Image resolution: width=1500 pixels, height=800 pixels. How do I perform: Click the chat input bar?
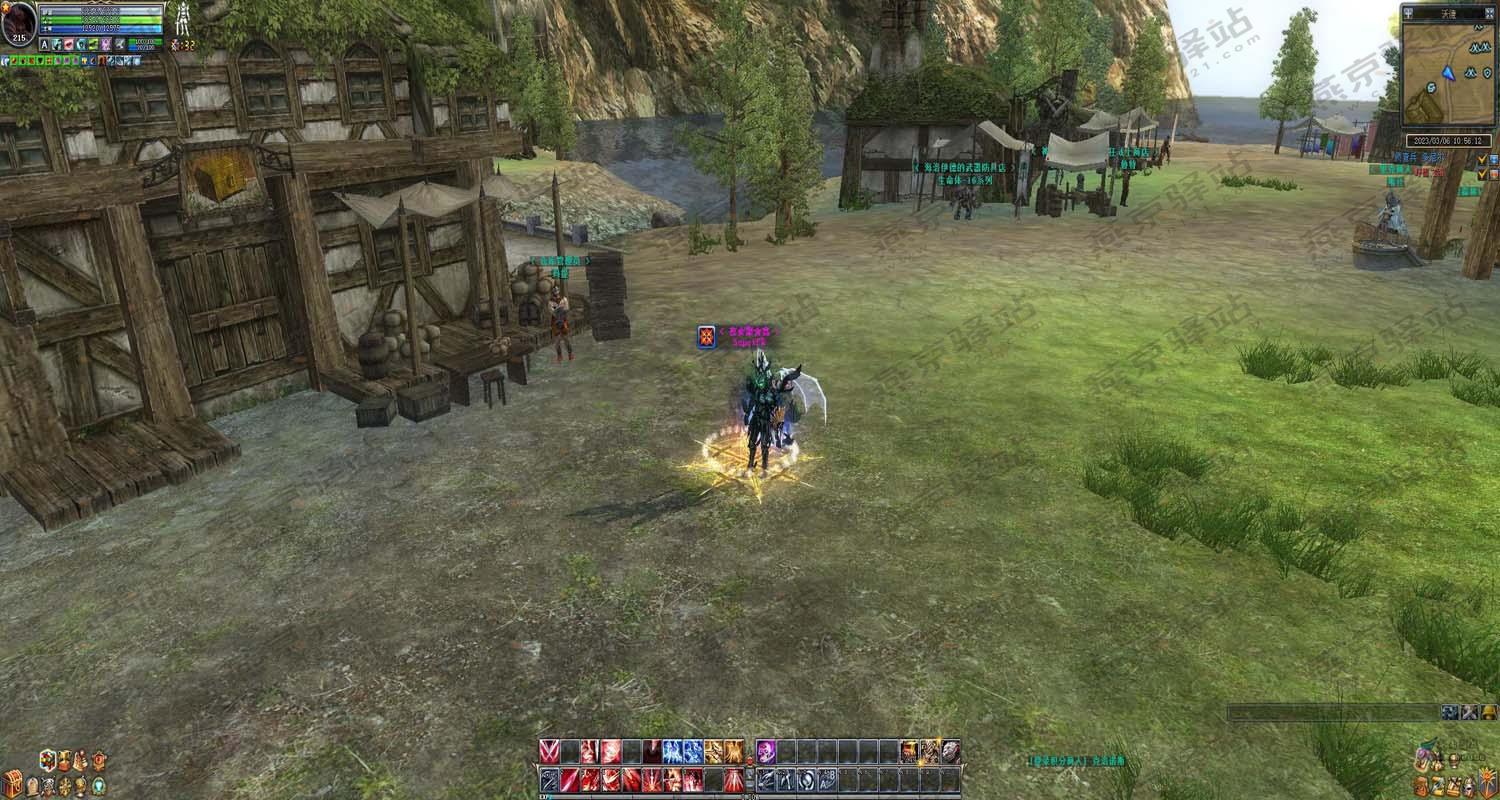coord(1332,712)
